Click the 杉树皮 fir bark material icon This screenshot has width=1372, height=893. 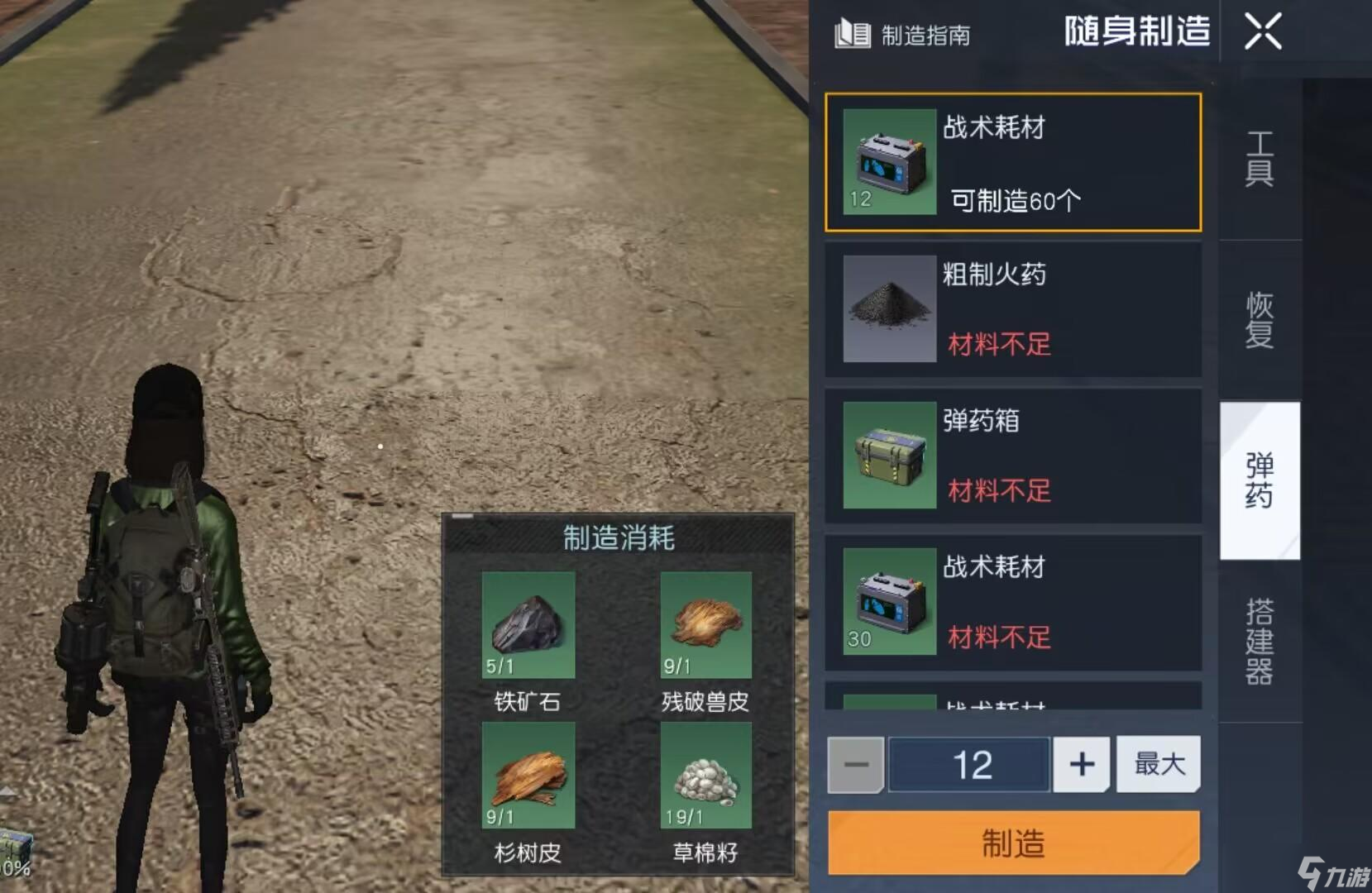[x=527, y=777]
